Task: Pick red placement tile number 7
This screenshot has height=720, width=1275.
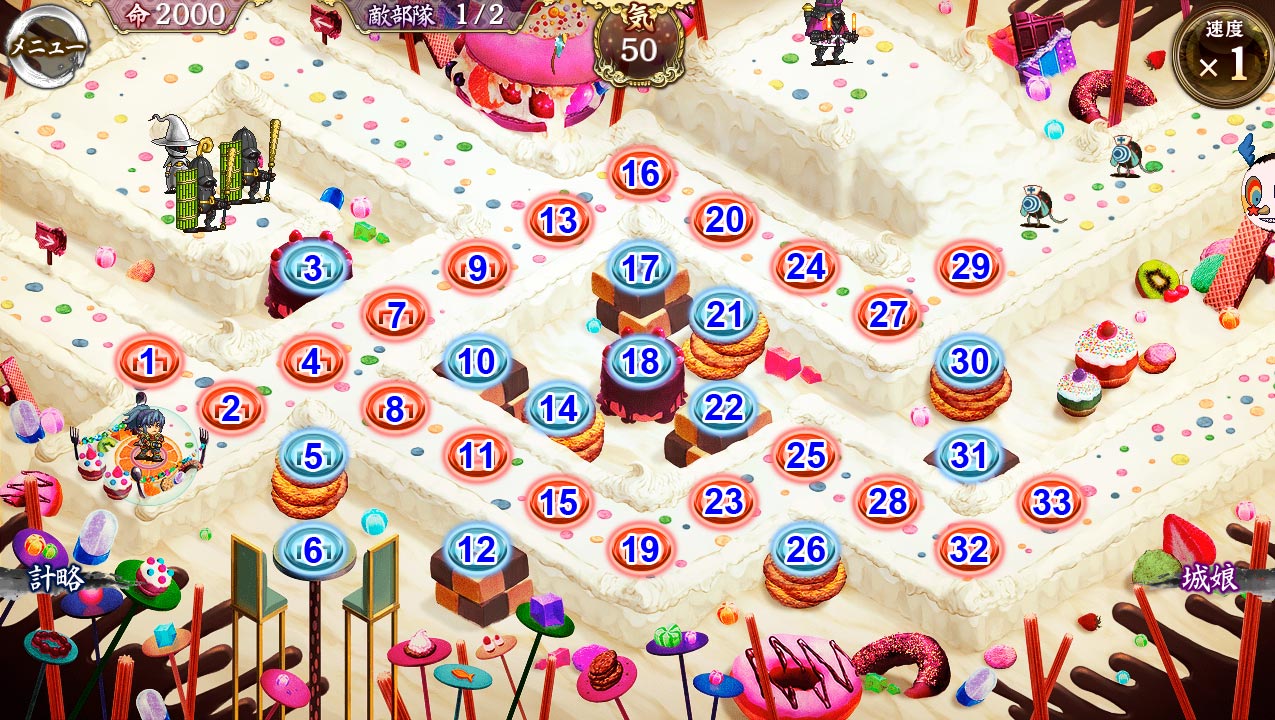Action: point(396,315)
